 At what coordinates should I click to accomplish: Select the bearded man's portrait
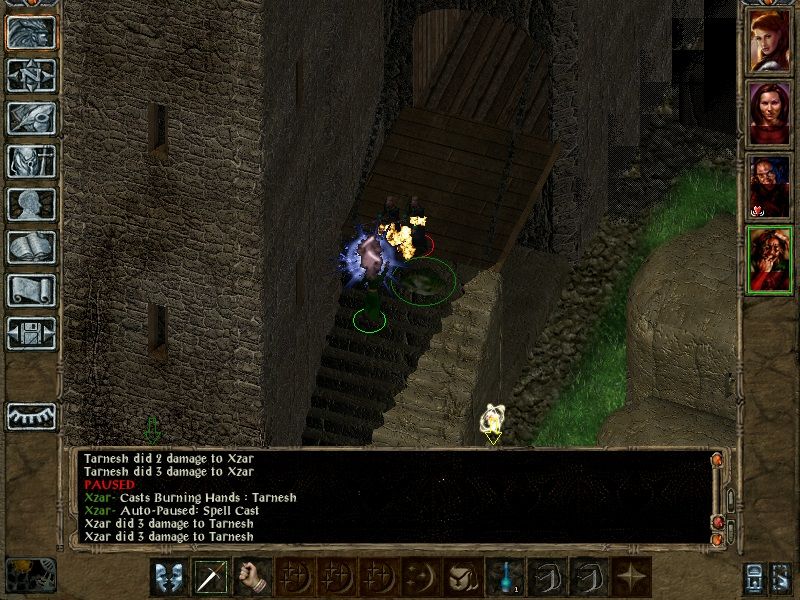point(770,186)
